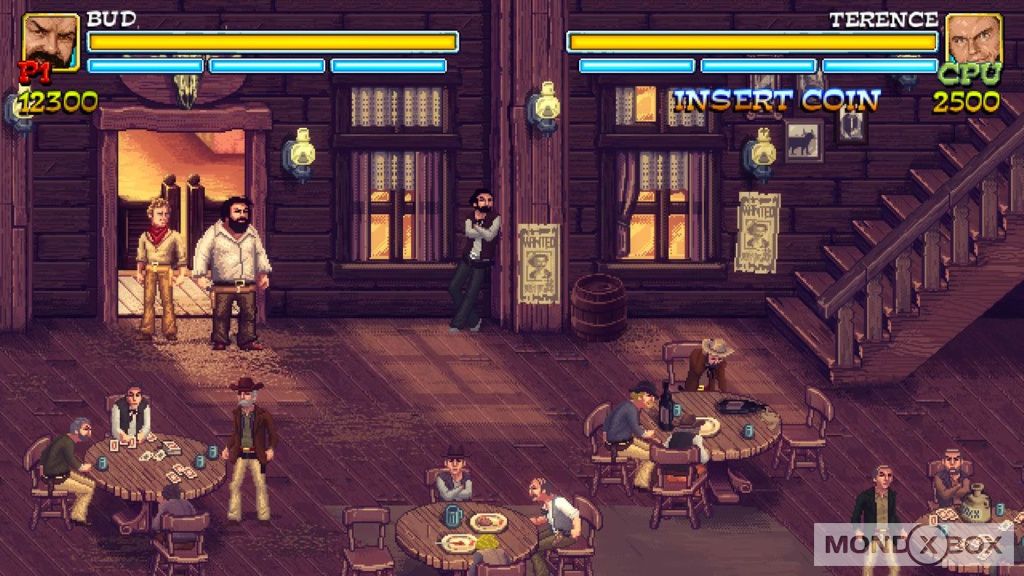Click Bud's player portrait

tap(50, 42)
